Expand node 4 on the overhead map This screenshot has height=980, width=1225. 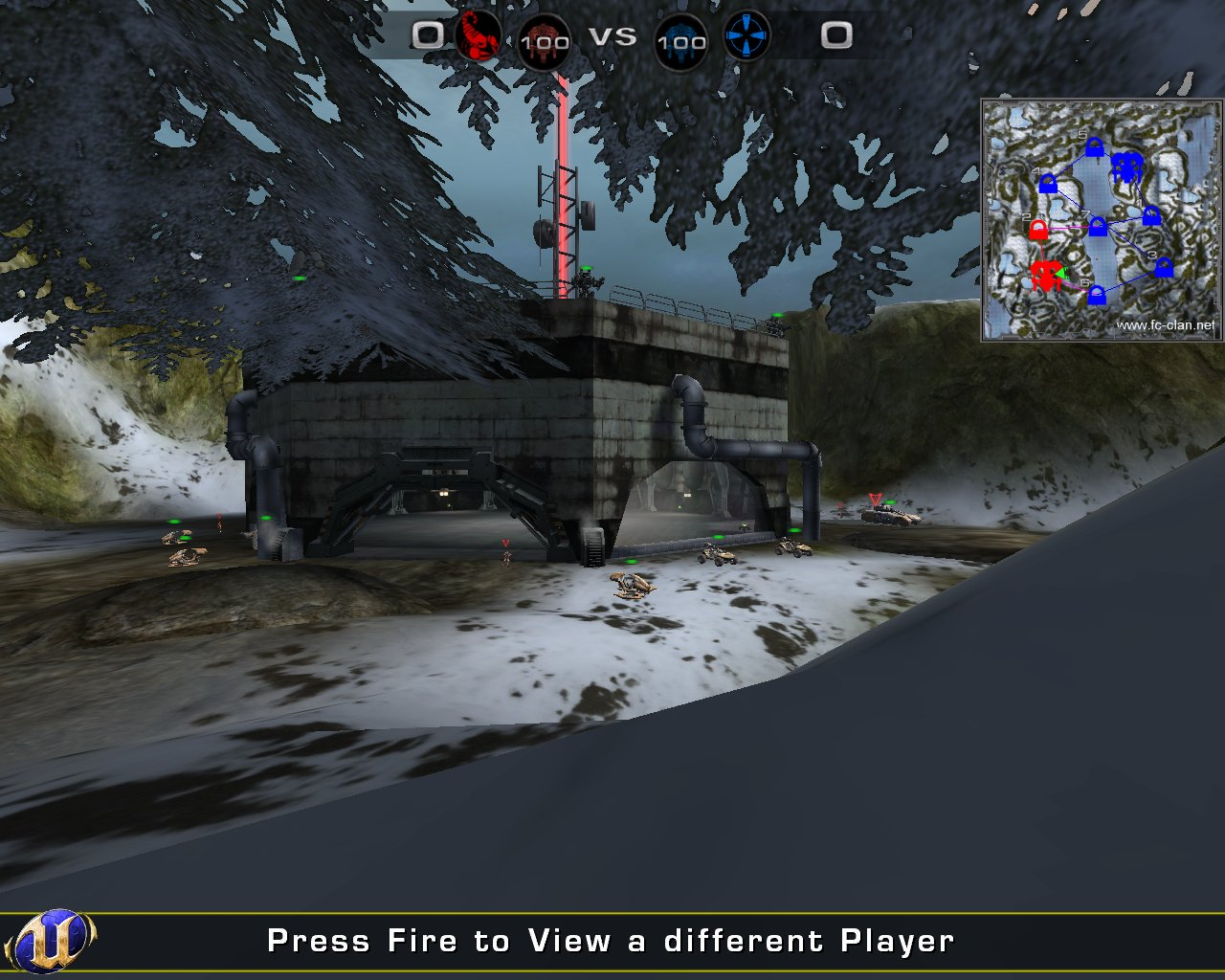(1048, 185)
